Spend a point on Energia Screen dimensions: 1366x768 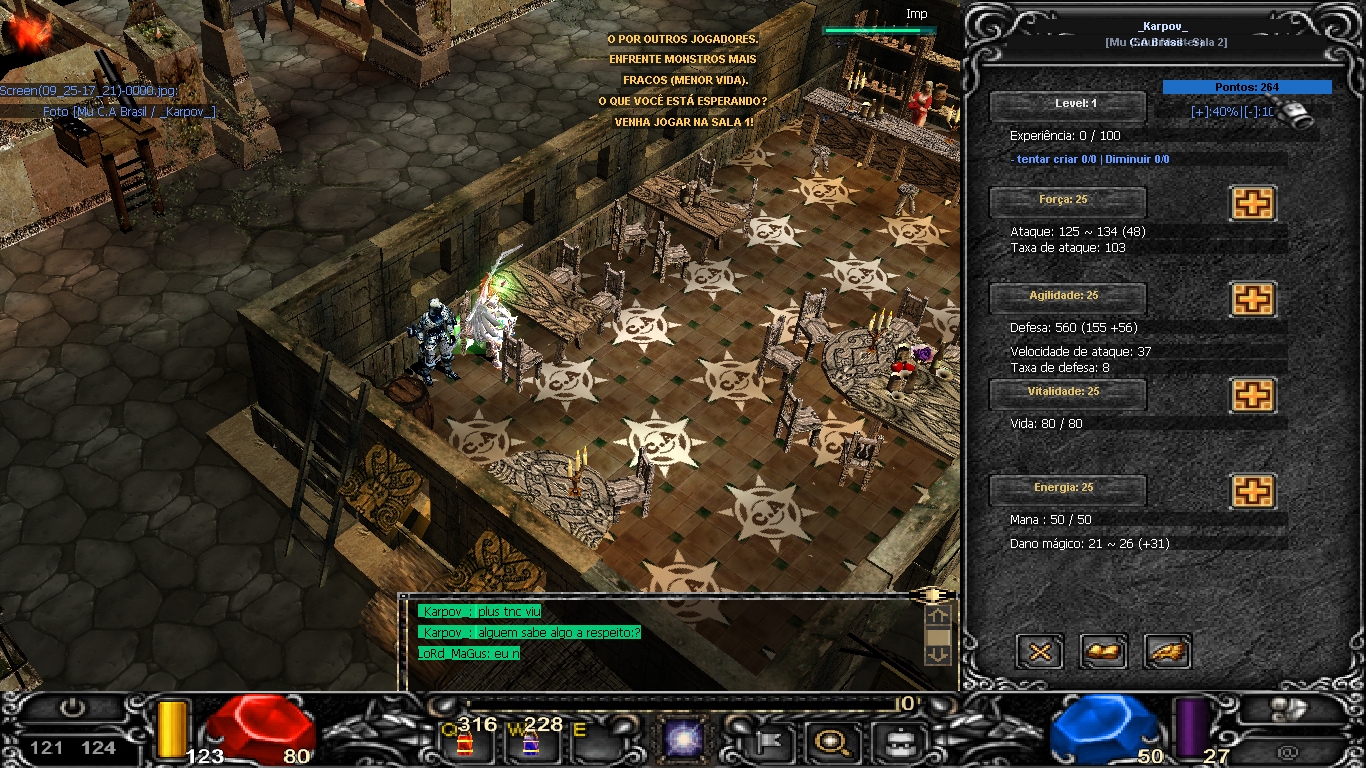click(x=1252, y=491)
